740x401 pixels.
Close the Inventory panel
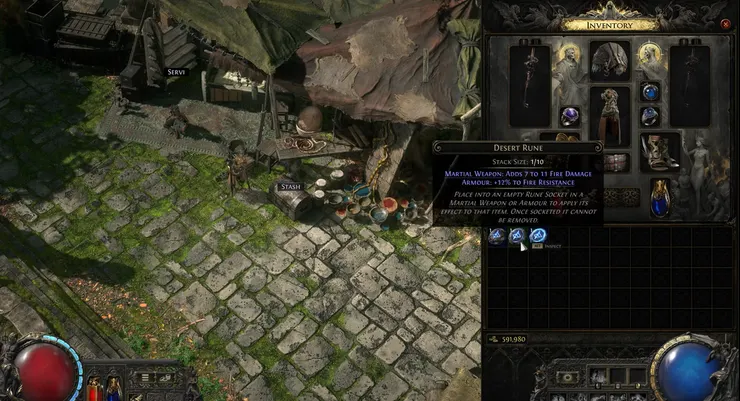(x=725, y=23)
